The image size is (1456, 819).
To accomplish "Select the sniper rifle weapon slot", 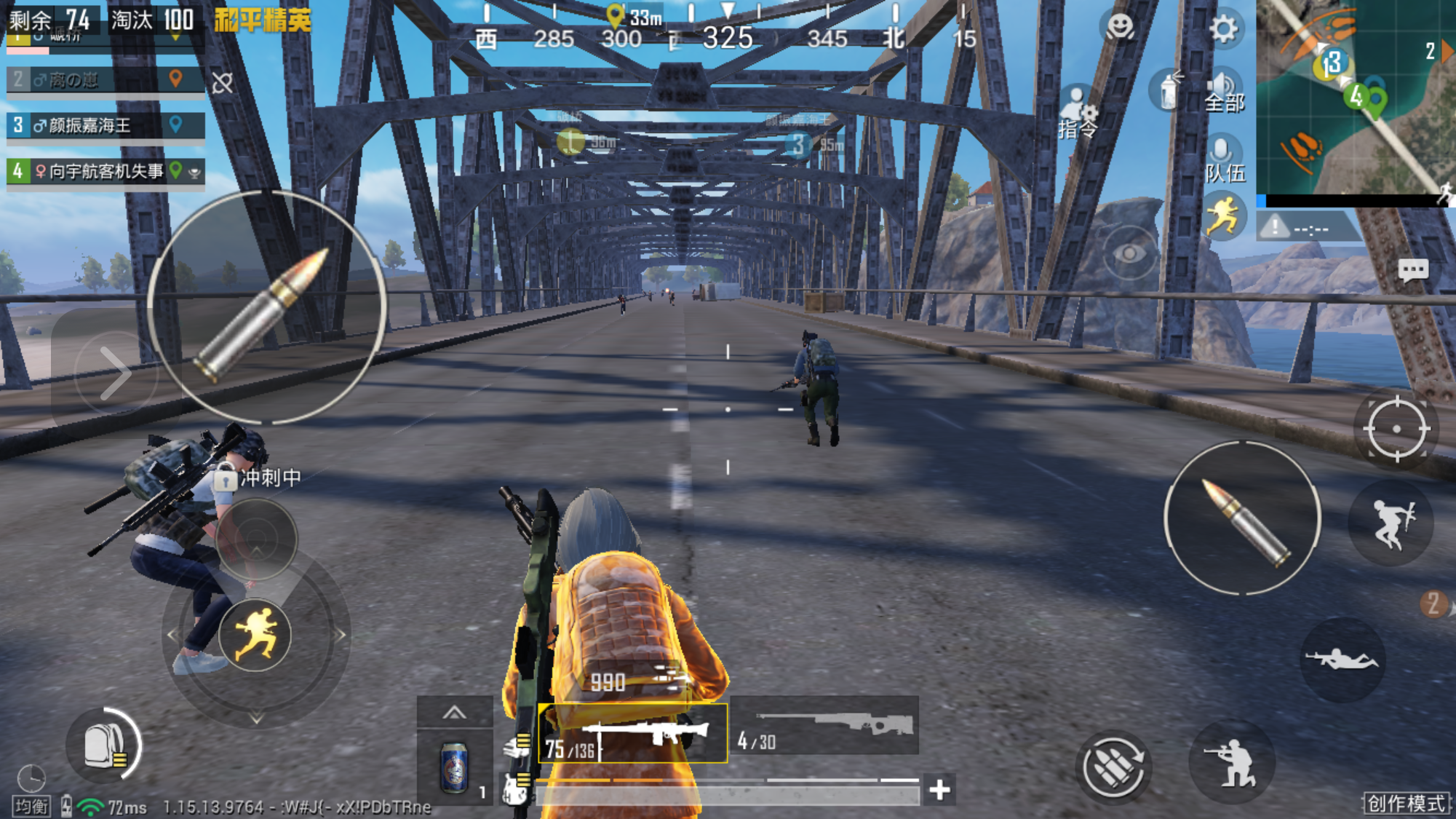I will click(x=824, y=725).
